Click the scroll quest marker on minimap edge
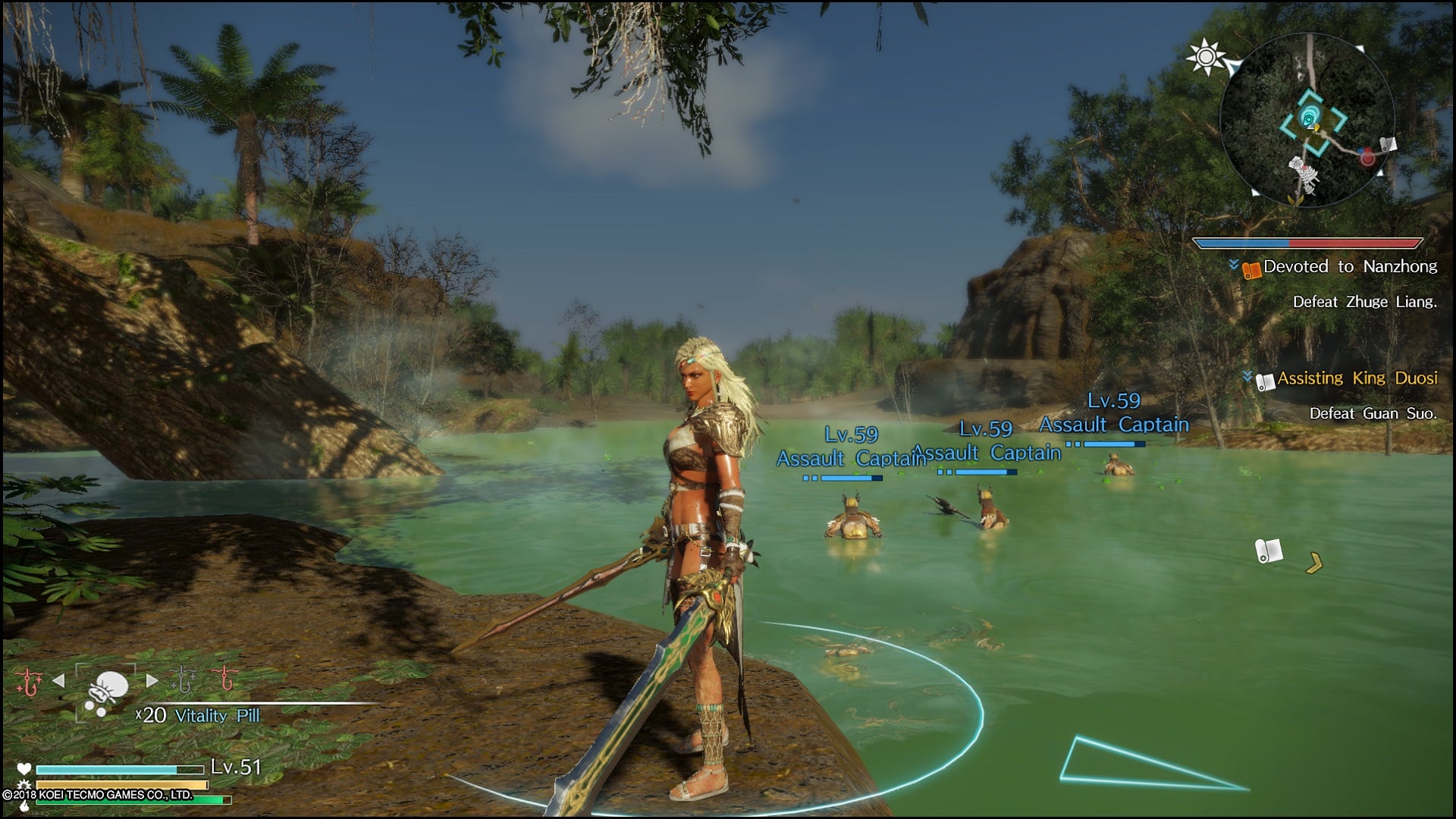 [1389, 145]
